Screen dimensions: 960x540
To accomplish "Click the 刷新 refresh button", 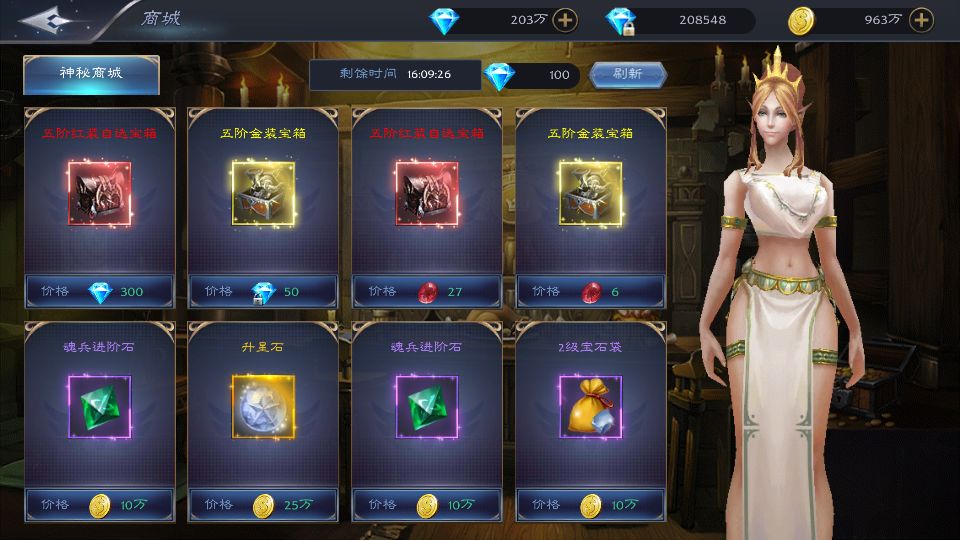I will (627, 74).
